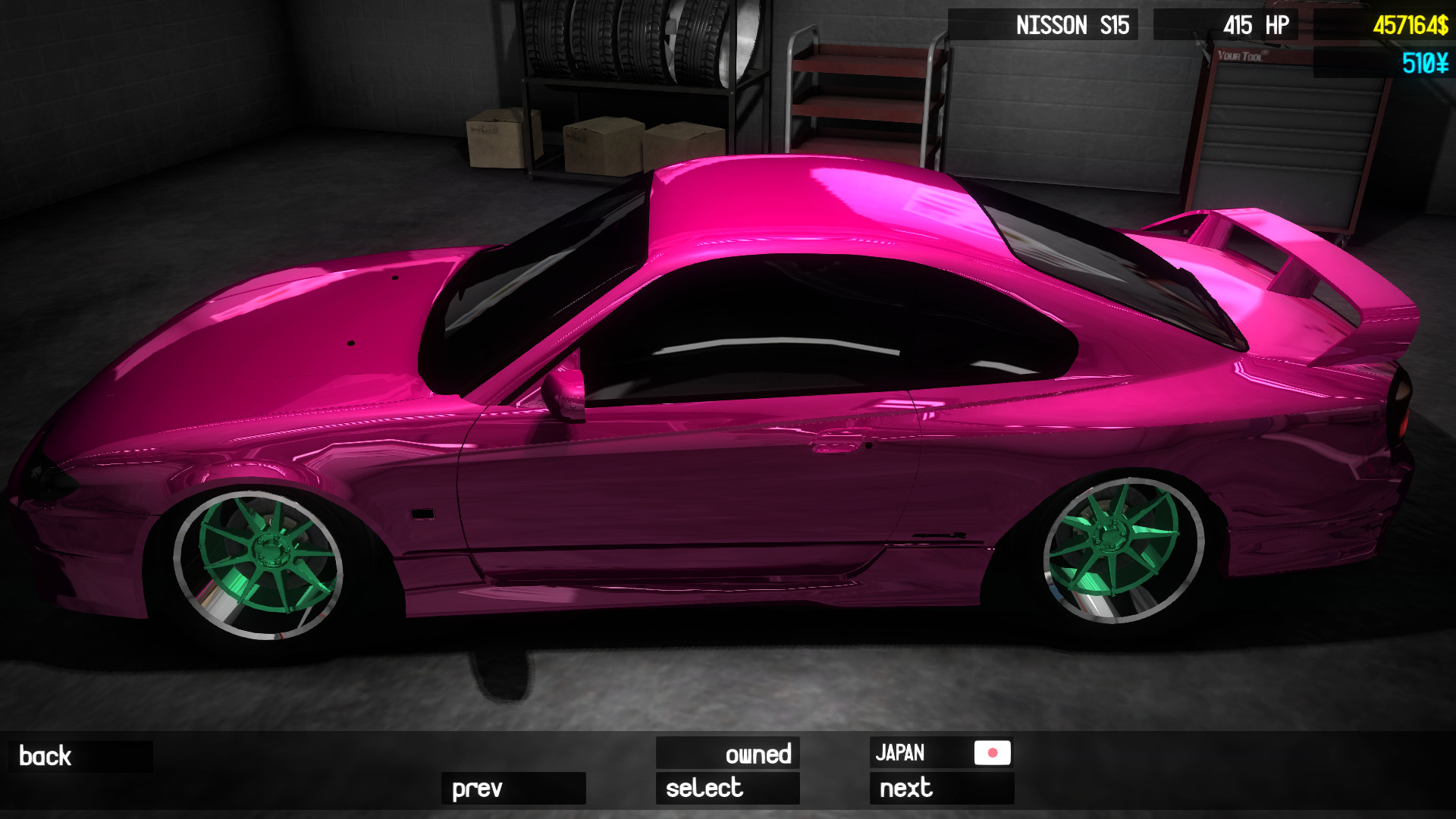Click the NISSON S15 header tab
Image resolution: width=1456 pixels, height=819 pixels.
tap(1070, 24)
